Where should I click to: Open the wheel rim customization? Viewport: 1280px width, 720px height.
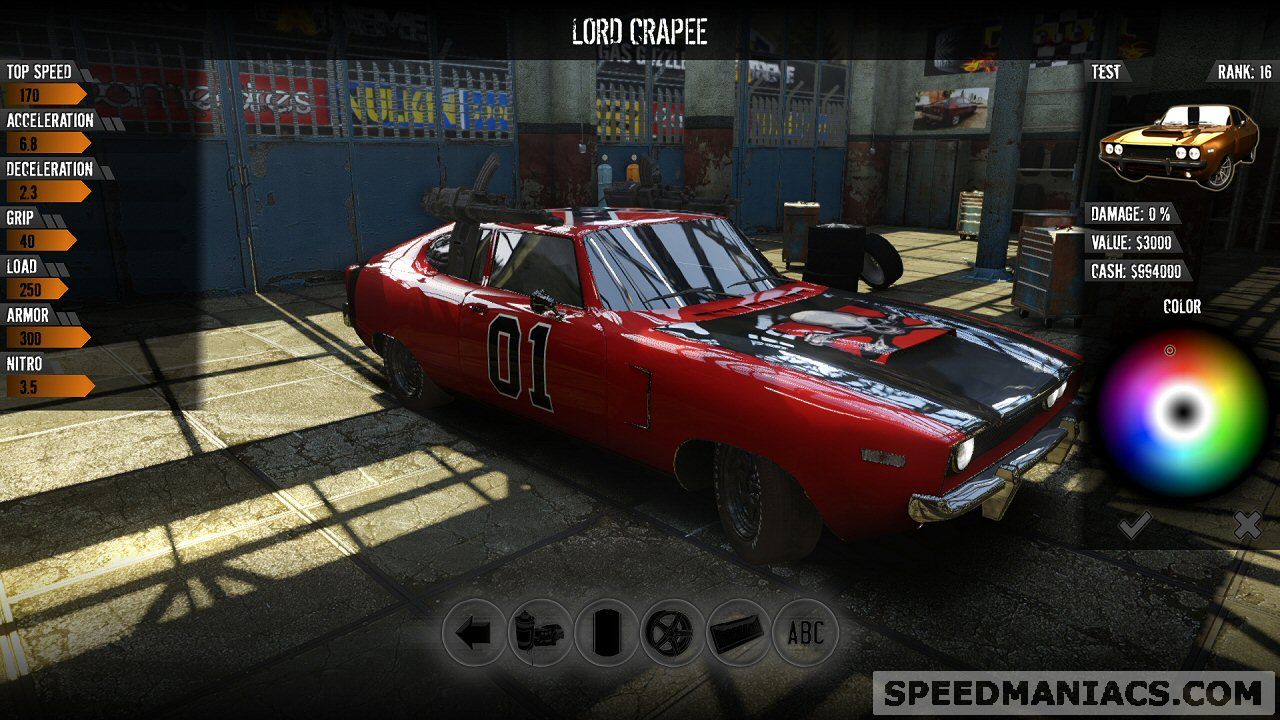673,632
